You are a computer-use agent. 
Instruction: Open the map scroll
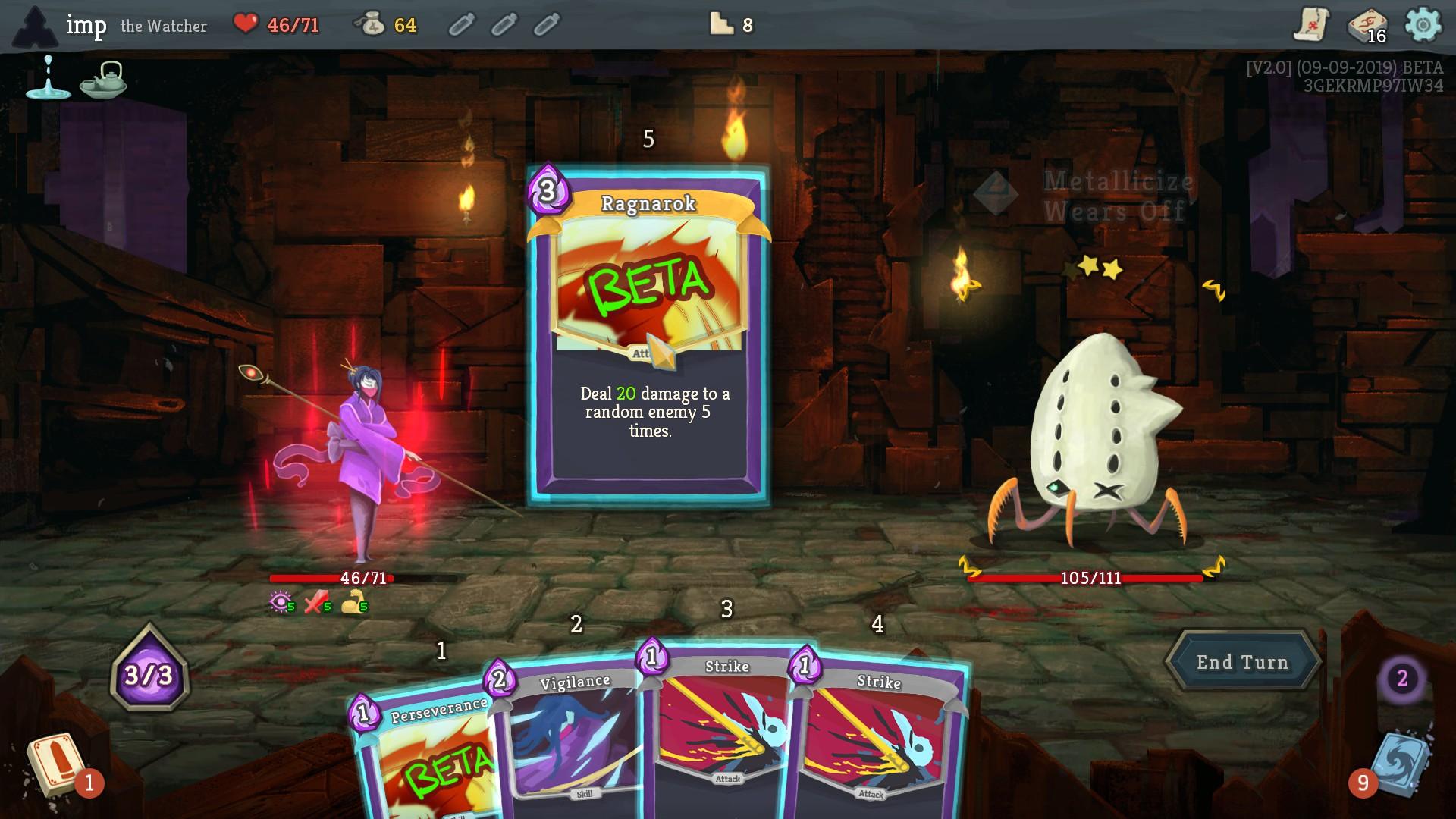tap(1310, 25)
